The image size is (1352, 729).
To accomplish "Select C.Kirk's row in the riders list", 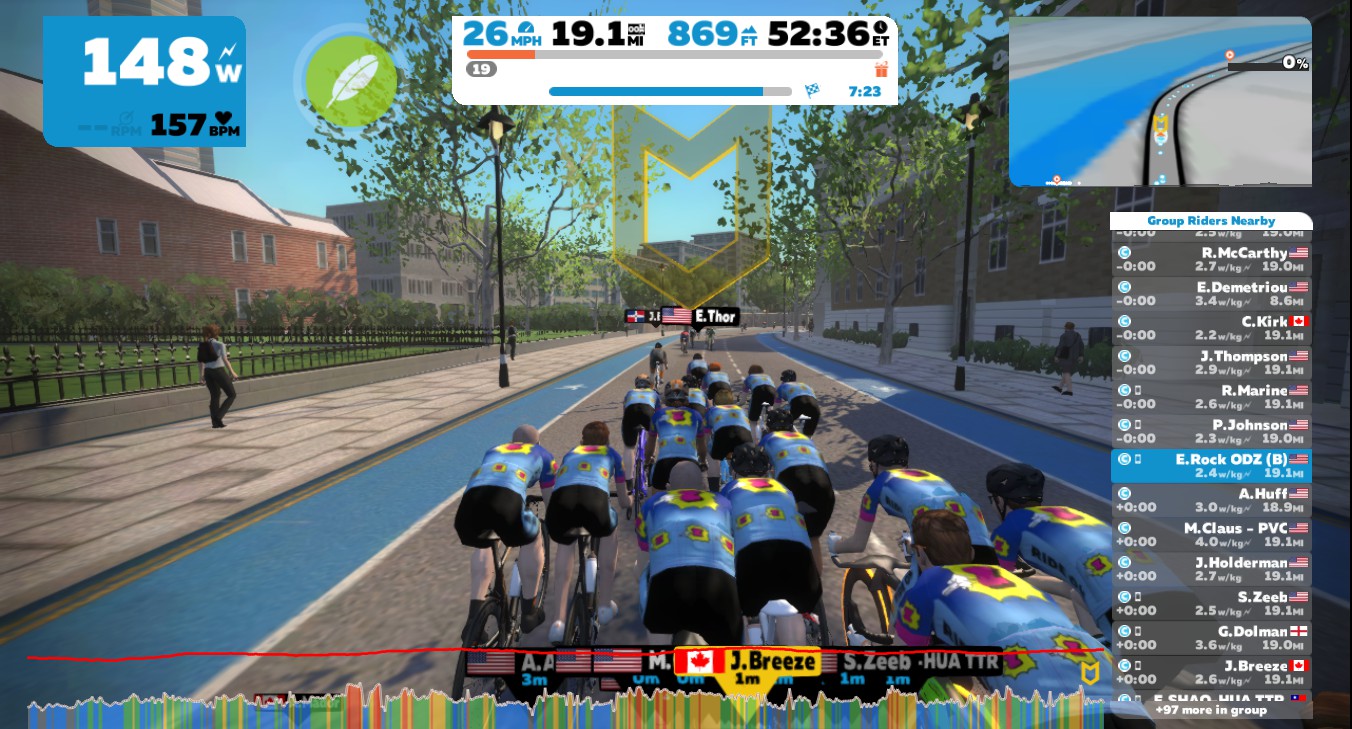I will tap(1211, 328).
